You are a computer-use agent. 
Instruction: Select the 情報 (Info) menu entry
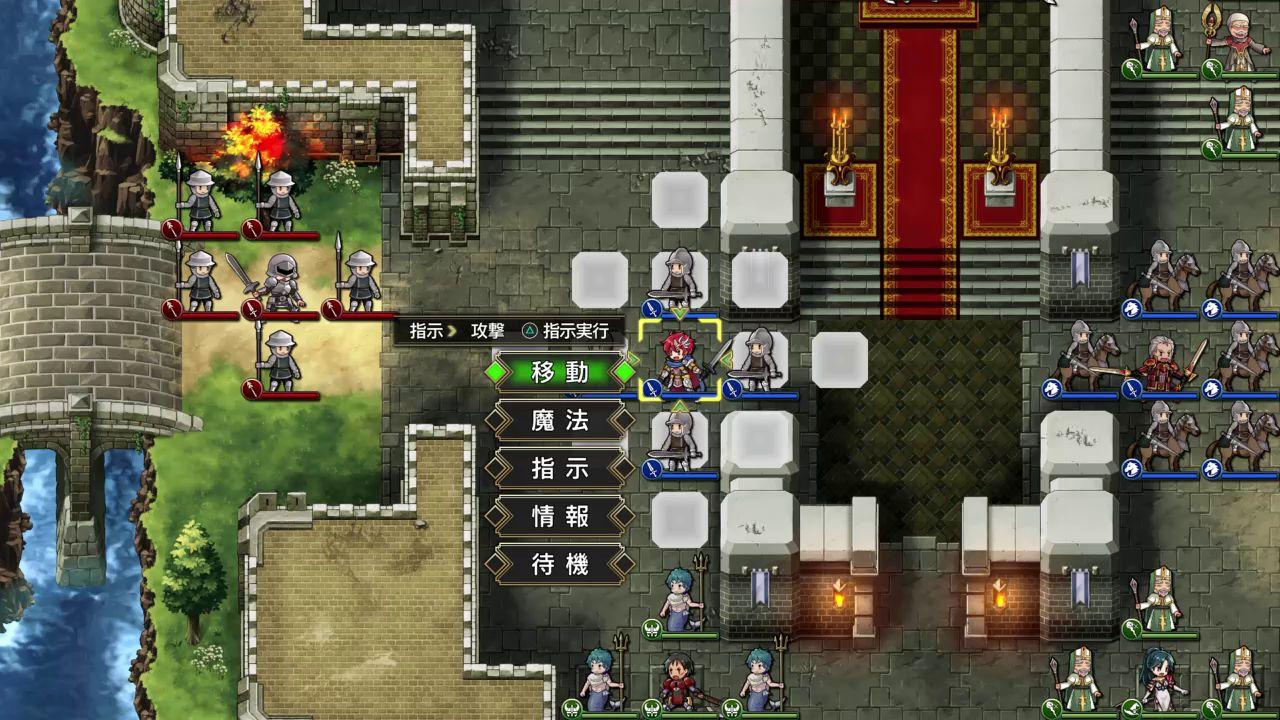(558, 515)
